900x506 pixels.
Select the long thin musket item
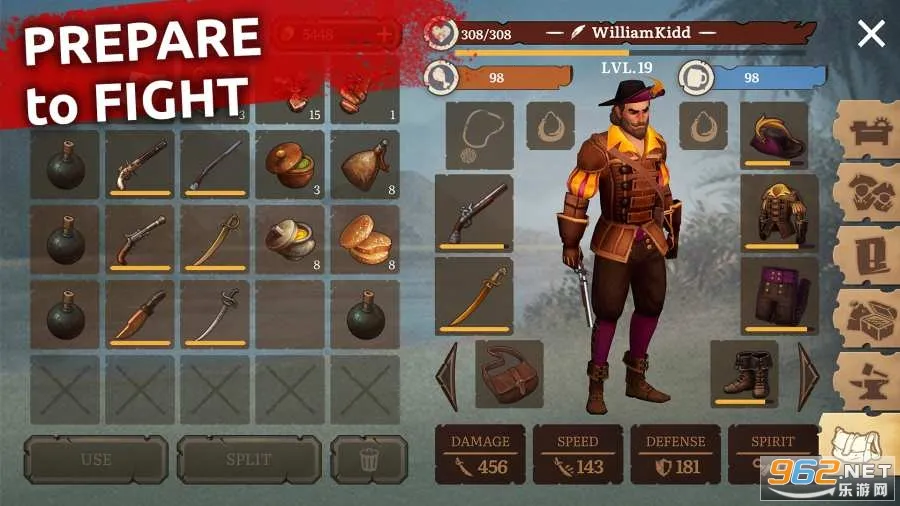[215, 163]
